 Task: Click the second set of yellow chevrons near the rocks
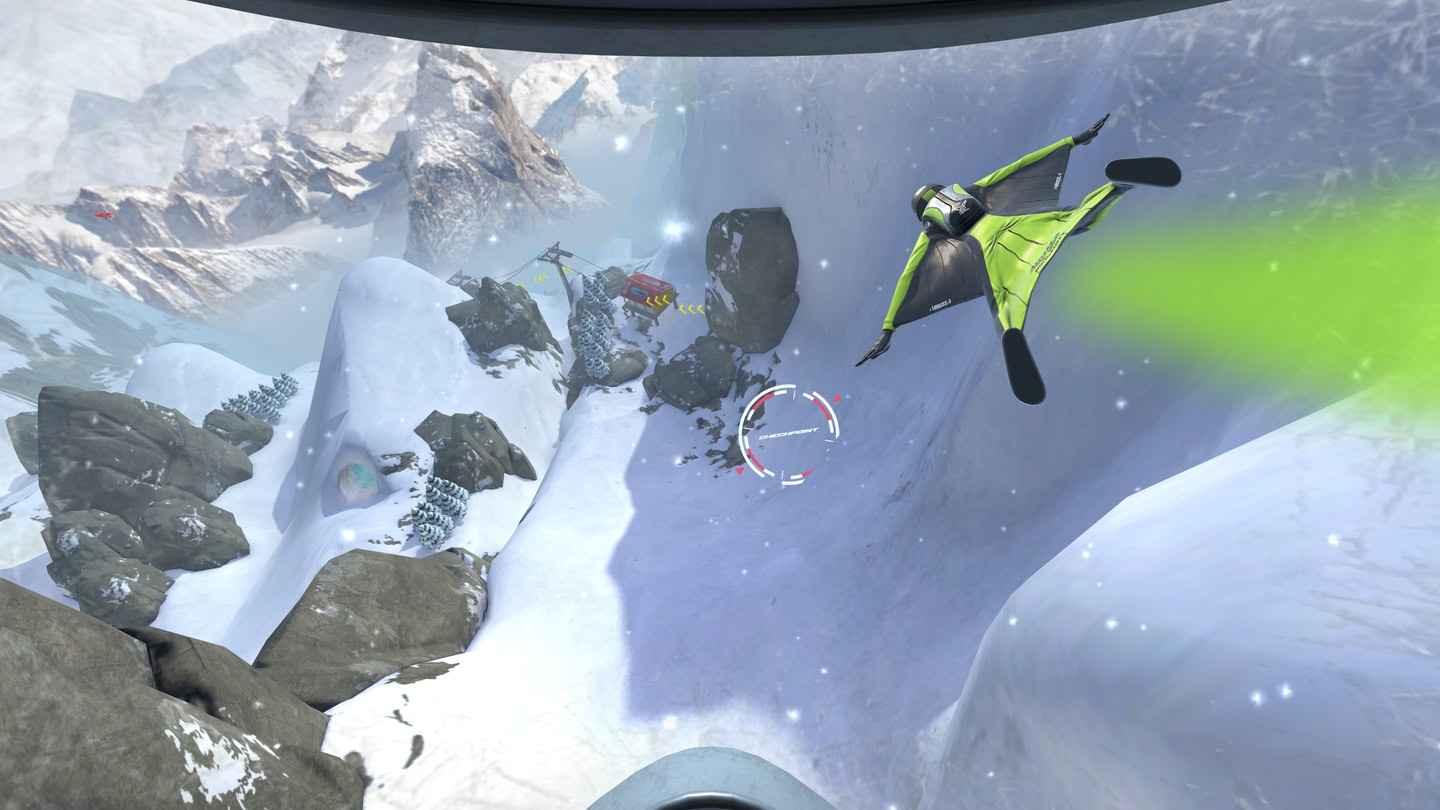pos(691,308)
